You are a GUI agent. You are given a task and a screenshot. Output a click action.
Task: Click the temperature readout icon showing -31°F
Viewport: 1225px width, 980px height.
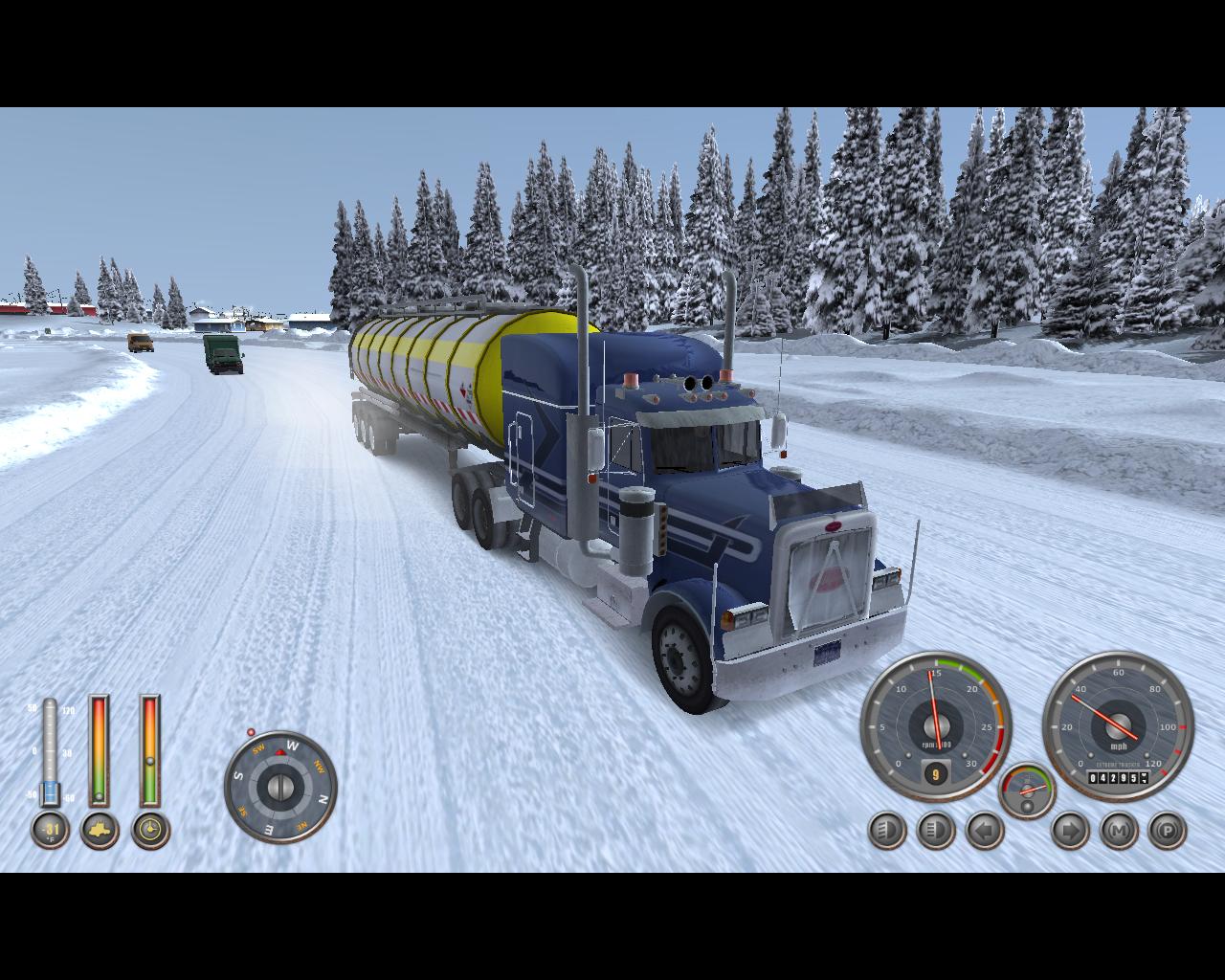(x=50, y=830)
